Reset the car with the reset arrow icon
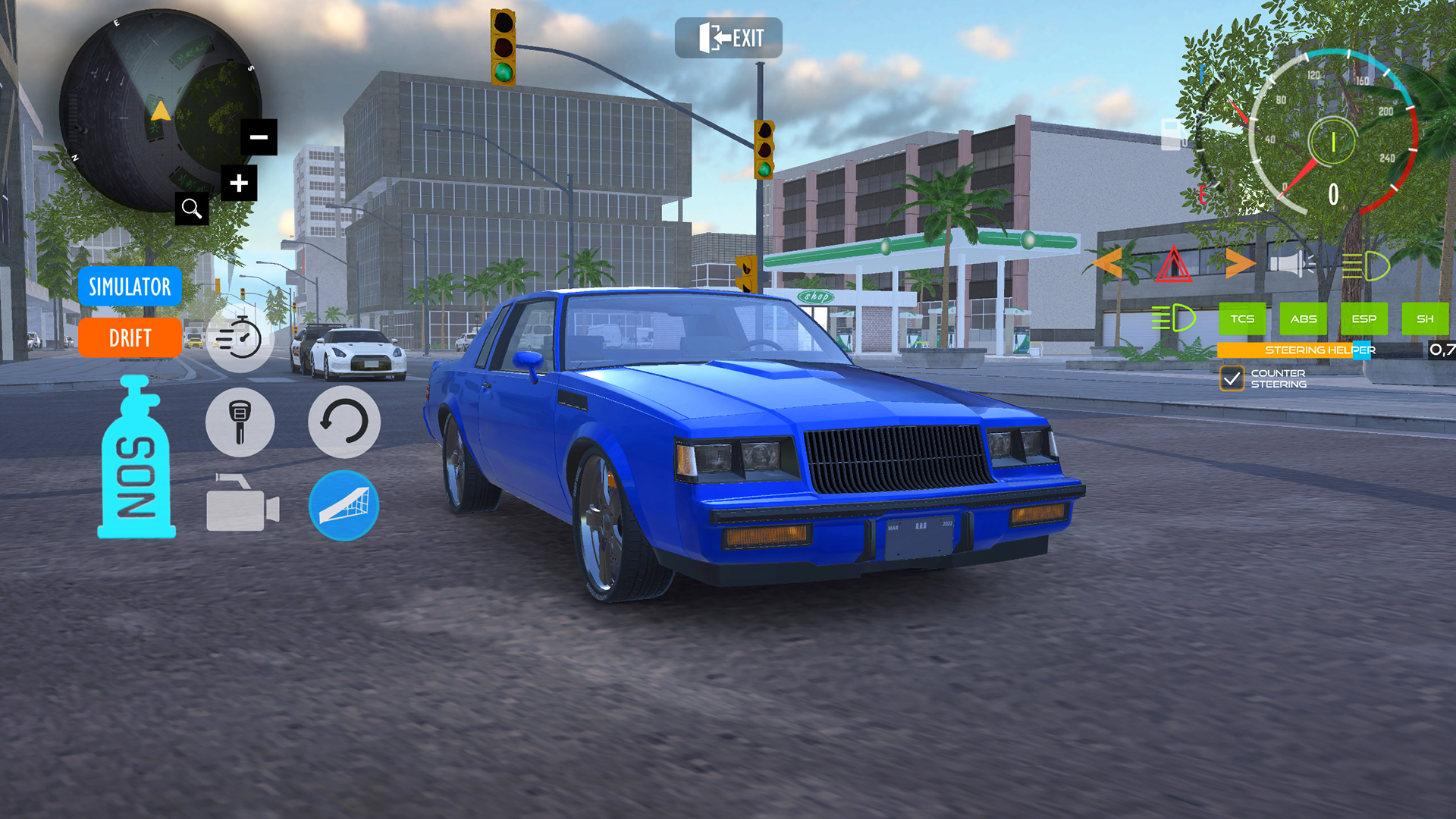 click(x=344, y=422)
